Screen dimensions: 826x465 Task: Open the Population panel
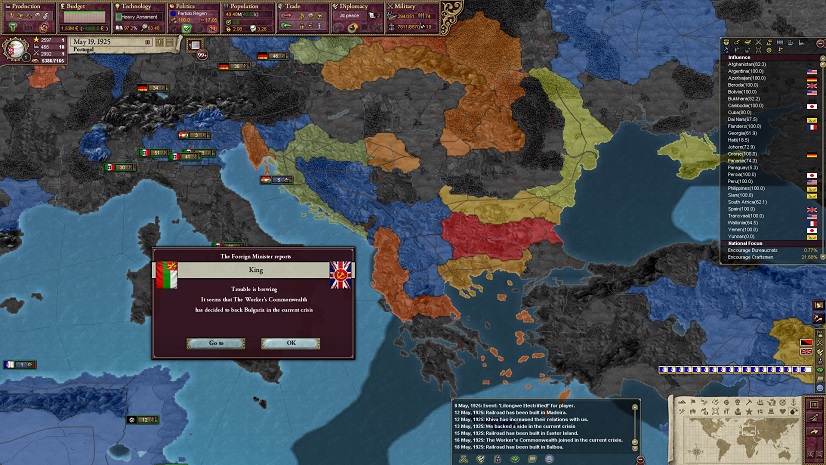tap(249, 6)
